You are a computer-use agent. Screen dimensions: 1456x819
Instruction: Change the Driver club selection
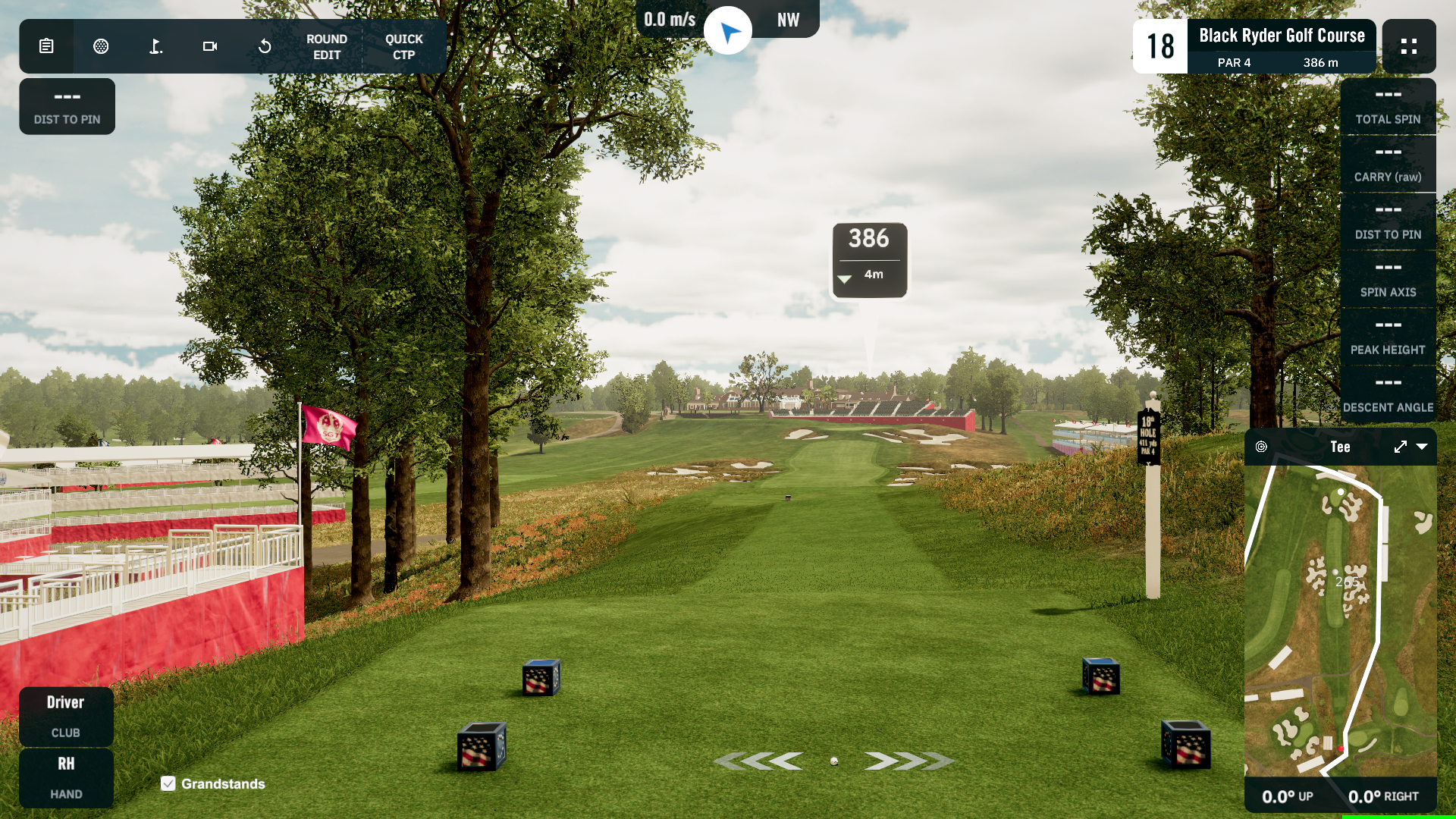click(x=66, y=716)
